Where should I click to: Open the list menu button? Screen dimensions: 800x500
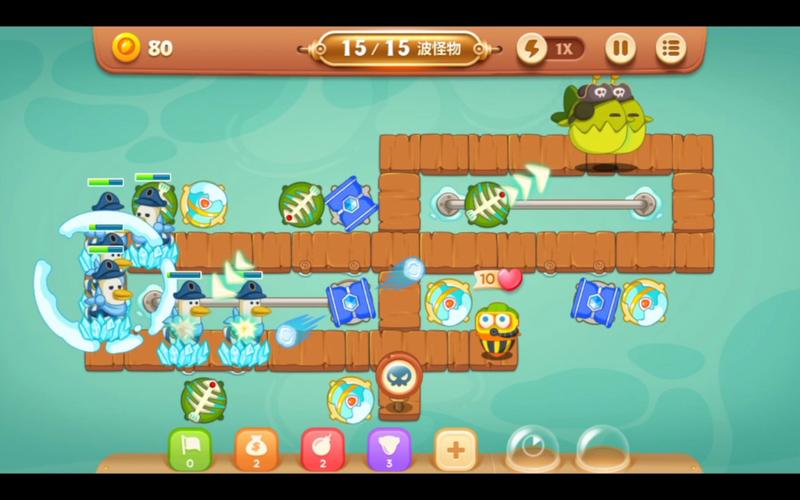point(670,48)
